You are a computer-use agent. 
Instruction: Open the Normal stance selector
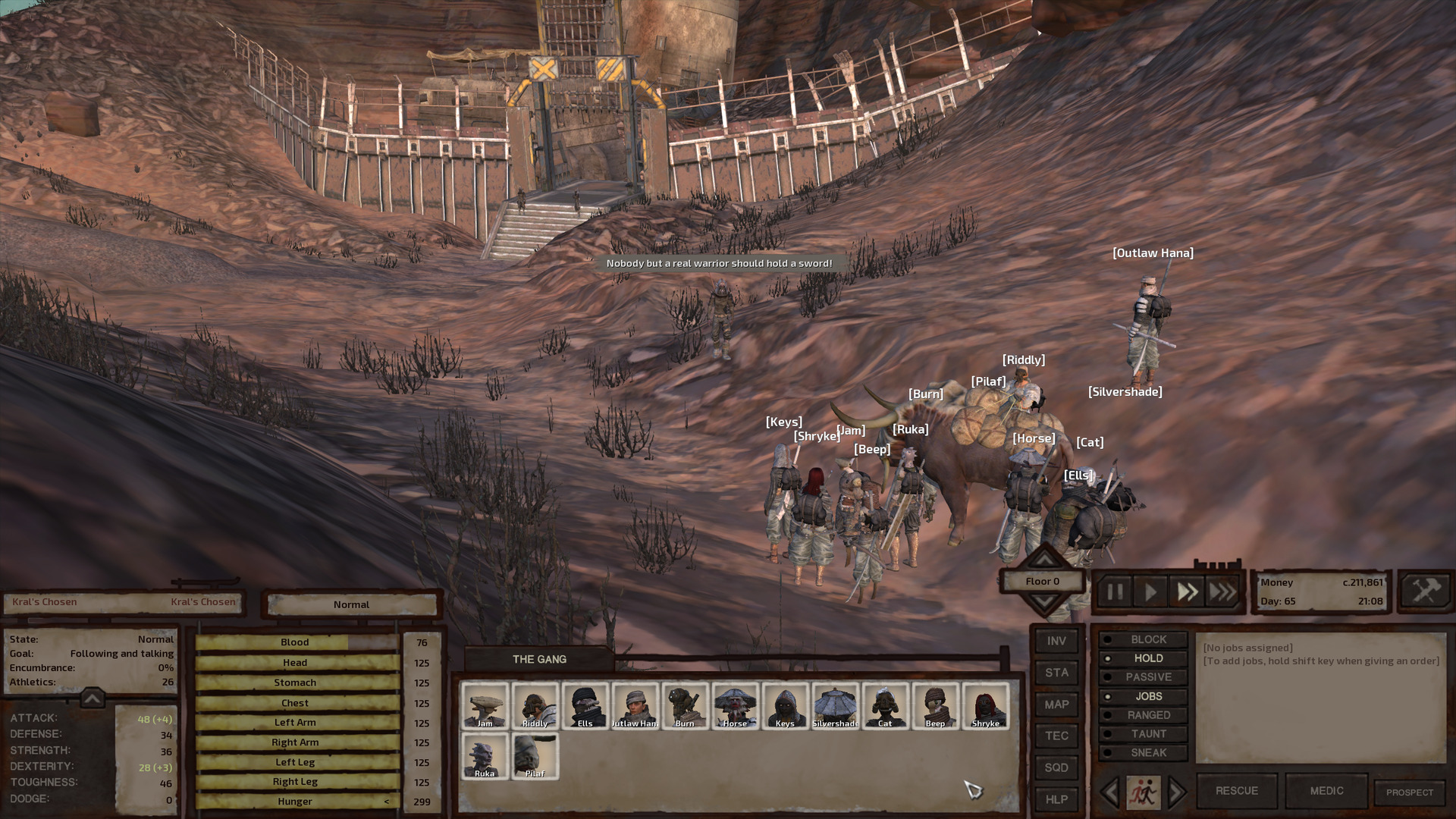tap(350, 604)
